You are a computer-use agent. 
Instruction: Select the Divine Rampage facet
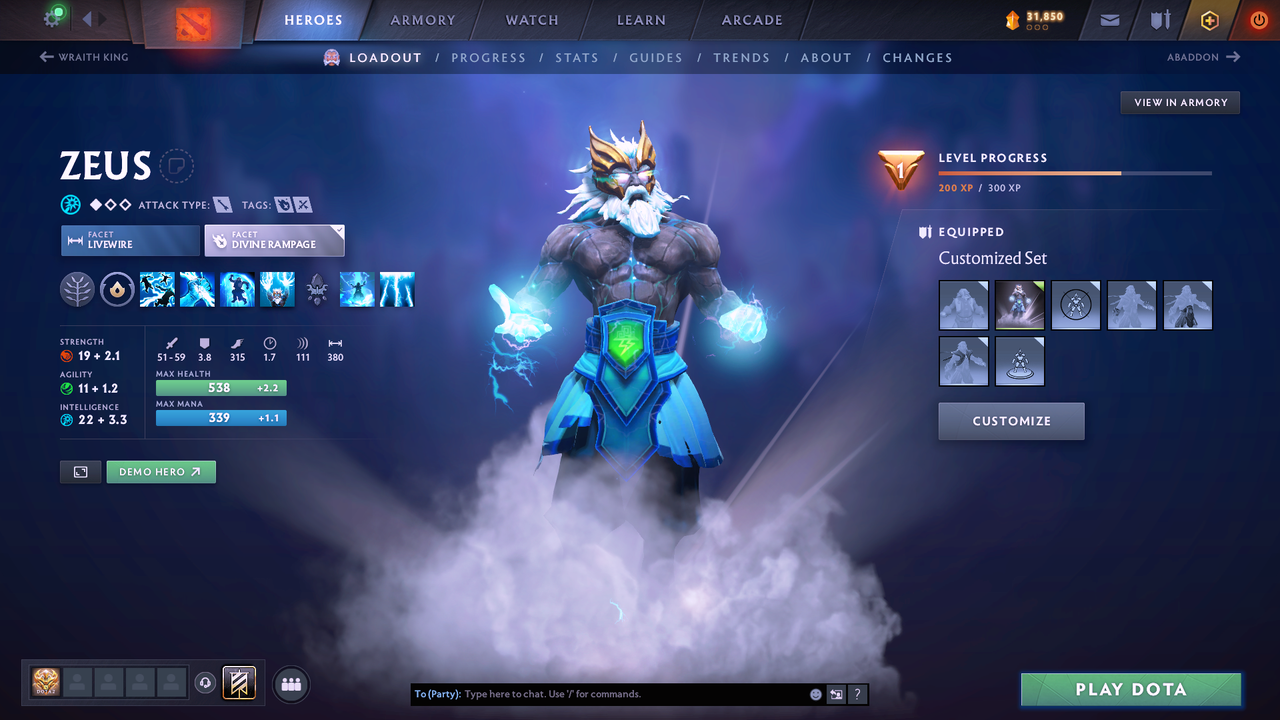[274, 240]
